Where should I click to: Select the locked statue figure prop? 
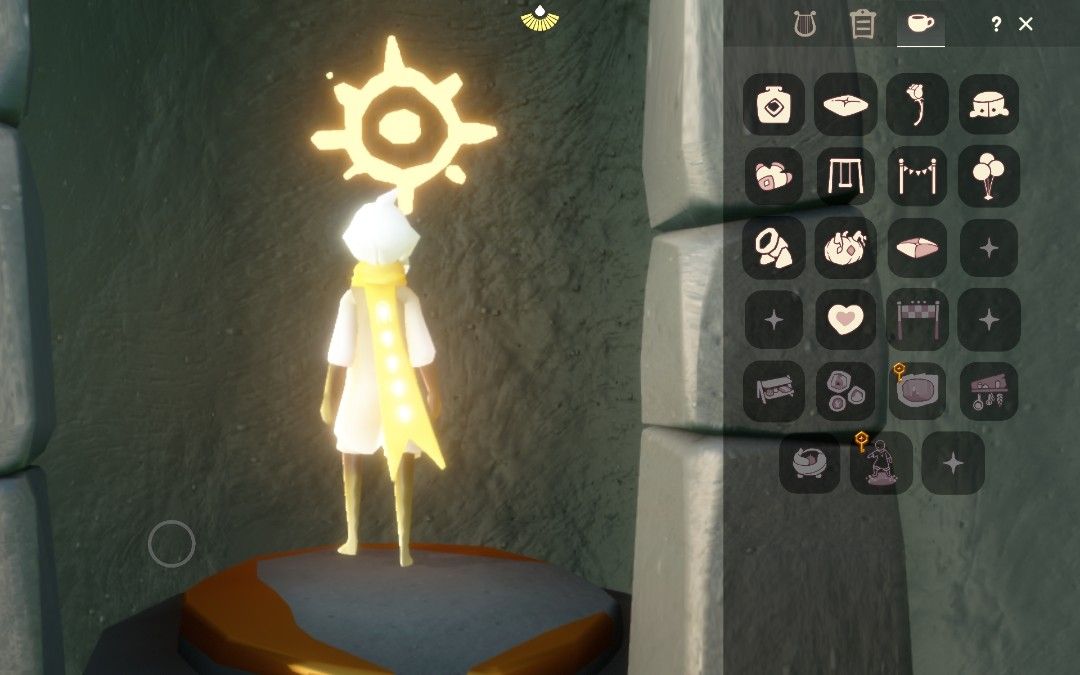[881, 463]
